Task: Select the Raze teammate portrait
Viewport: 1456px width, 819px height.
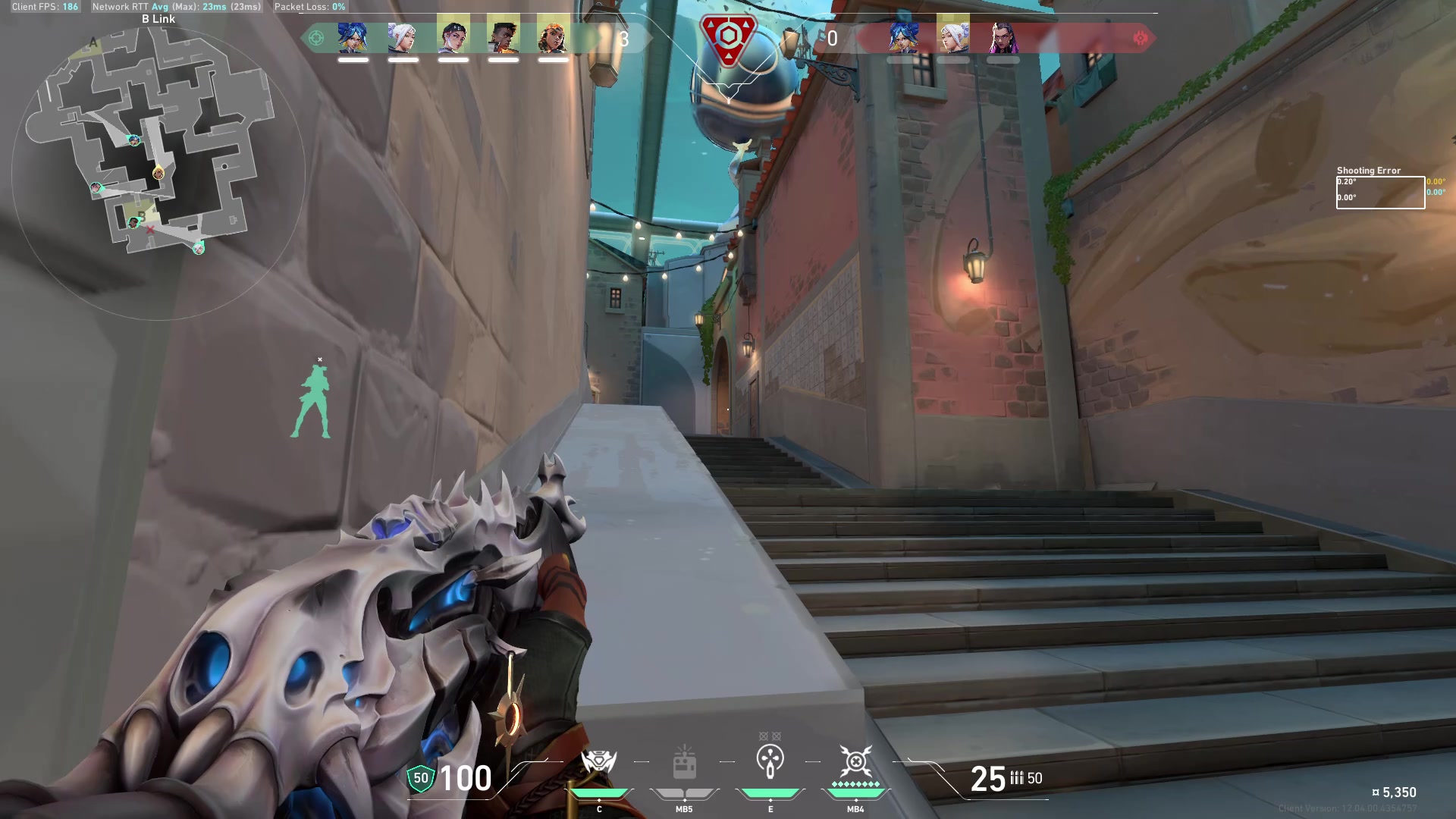Action: point(553,37)
